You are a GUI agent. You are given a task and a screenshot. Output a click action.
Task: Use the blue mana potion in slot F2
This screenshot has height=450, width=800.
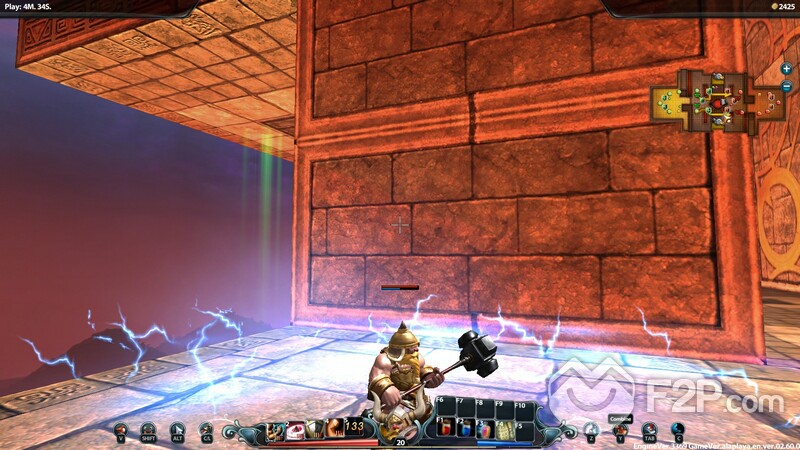pos(466,428)
